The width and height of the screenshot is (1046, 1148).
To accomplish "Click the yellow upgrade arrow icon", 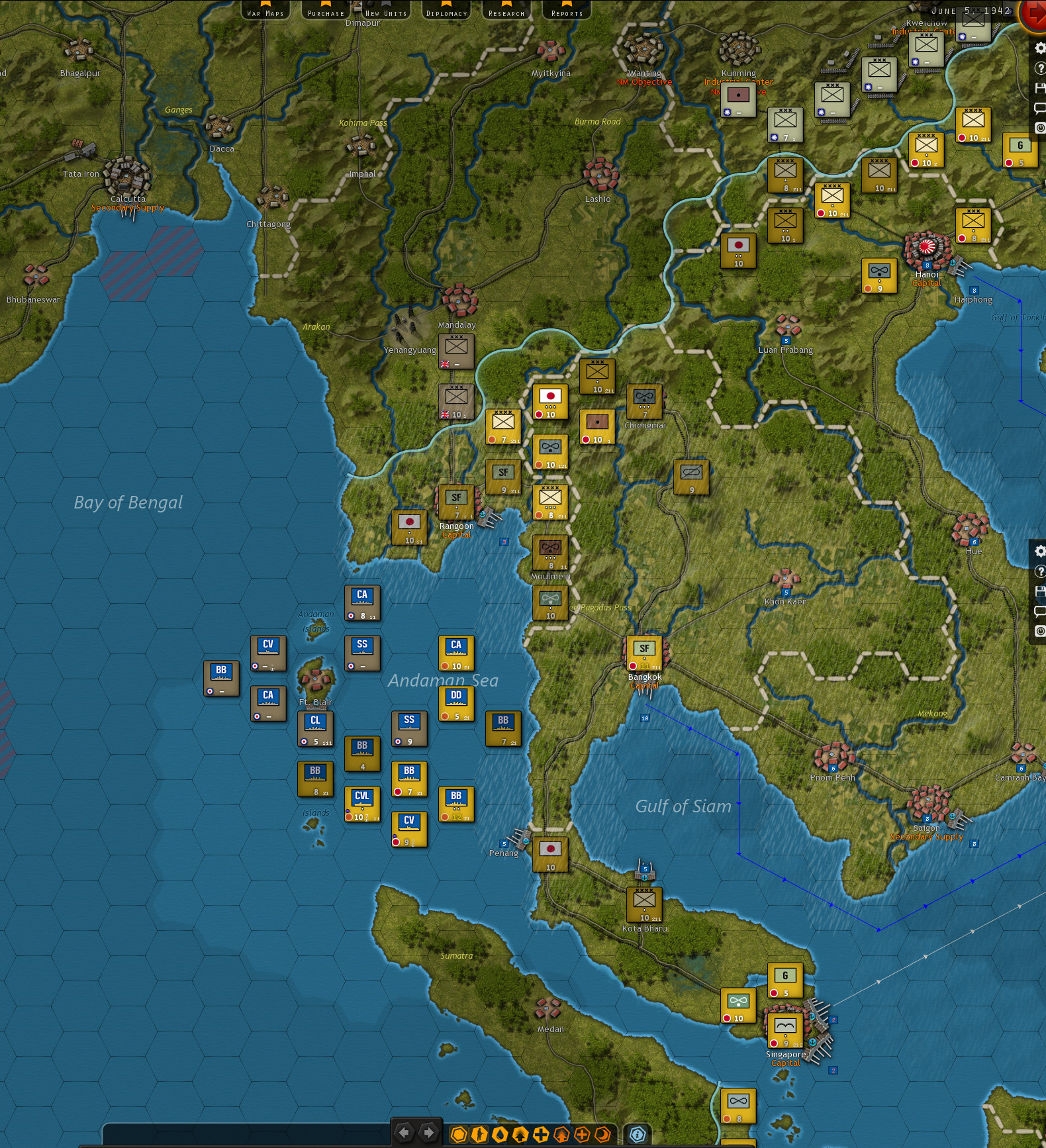I will [x=520, y=1133].
